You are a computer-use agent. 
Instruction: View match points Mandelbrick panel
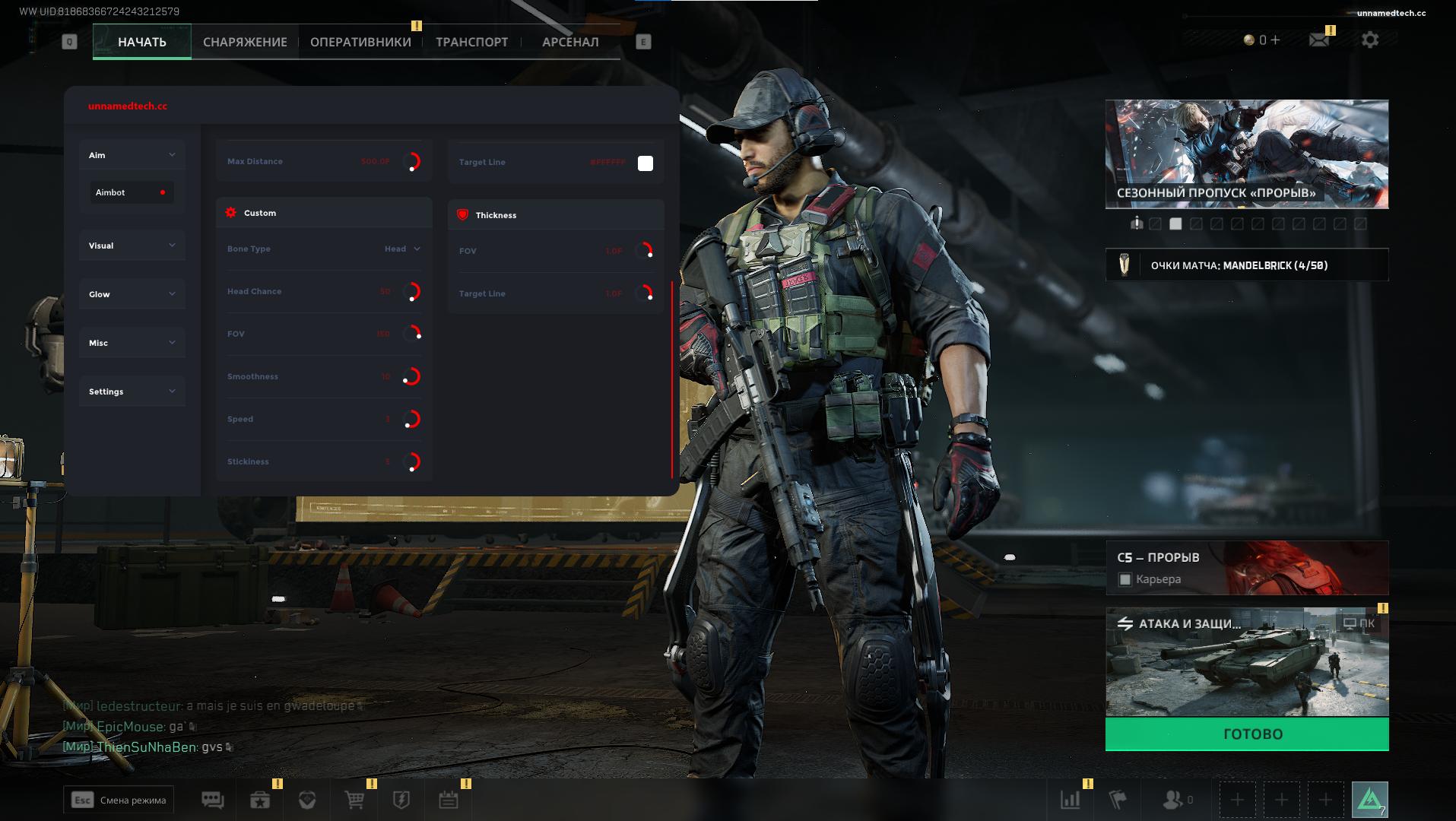pos(1246,265)
